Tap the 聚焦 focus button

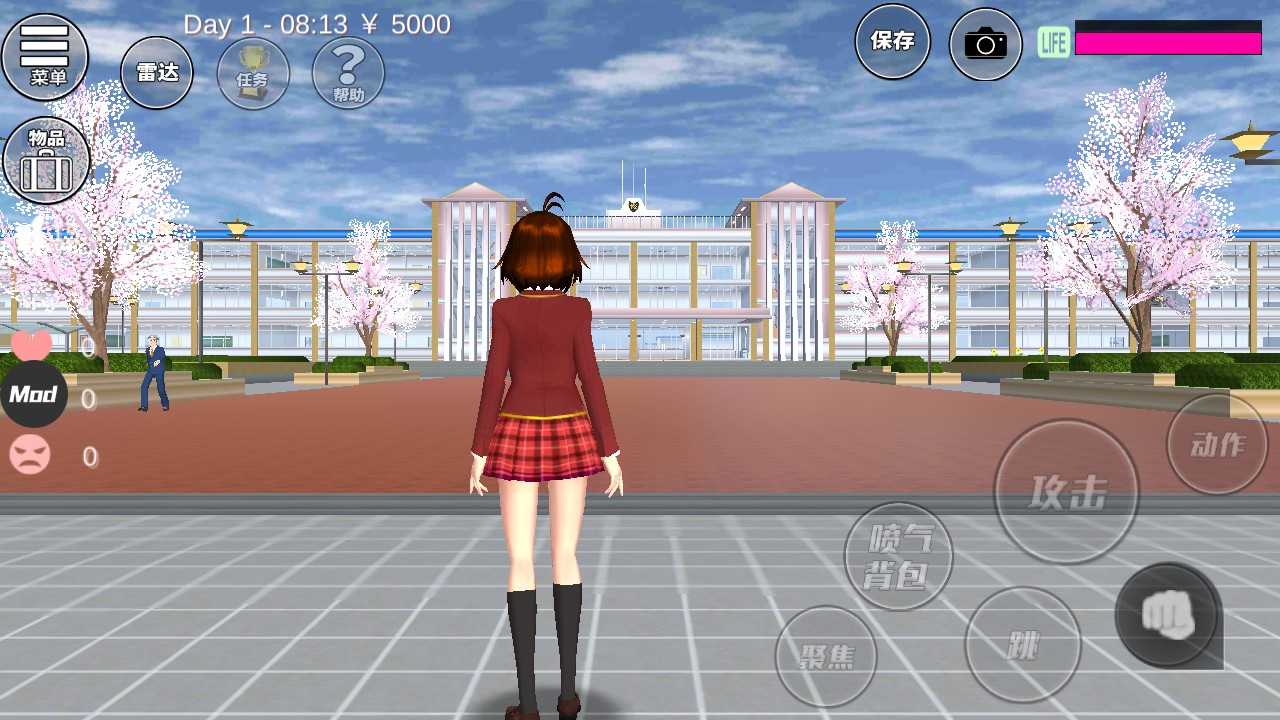point(826,656)
